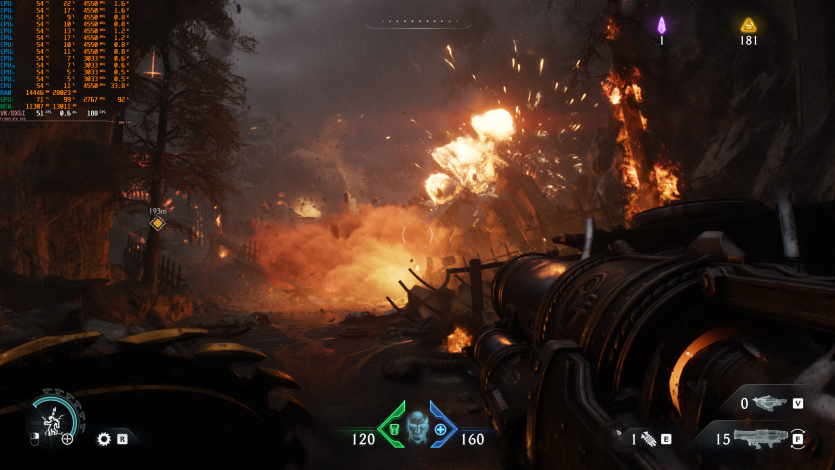Click the blue health plus icon
The width and height of the screenshot is (835, 470).
pos(440,429)
